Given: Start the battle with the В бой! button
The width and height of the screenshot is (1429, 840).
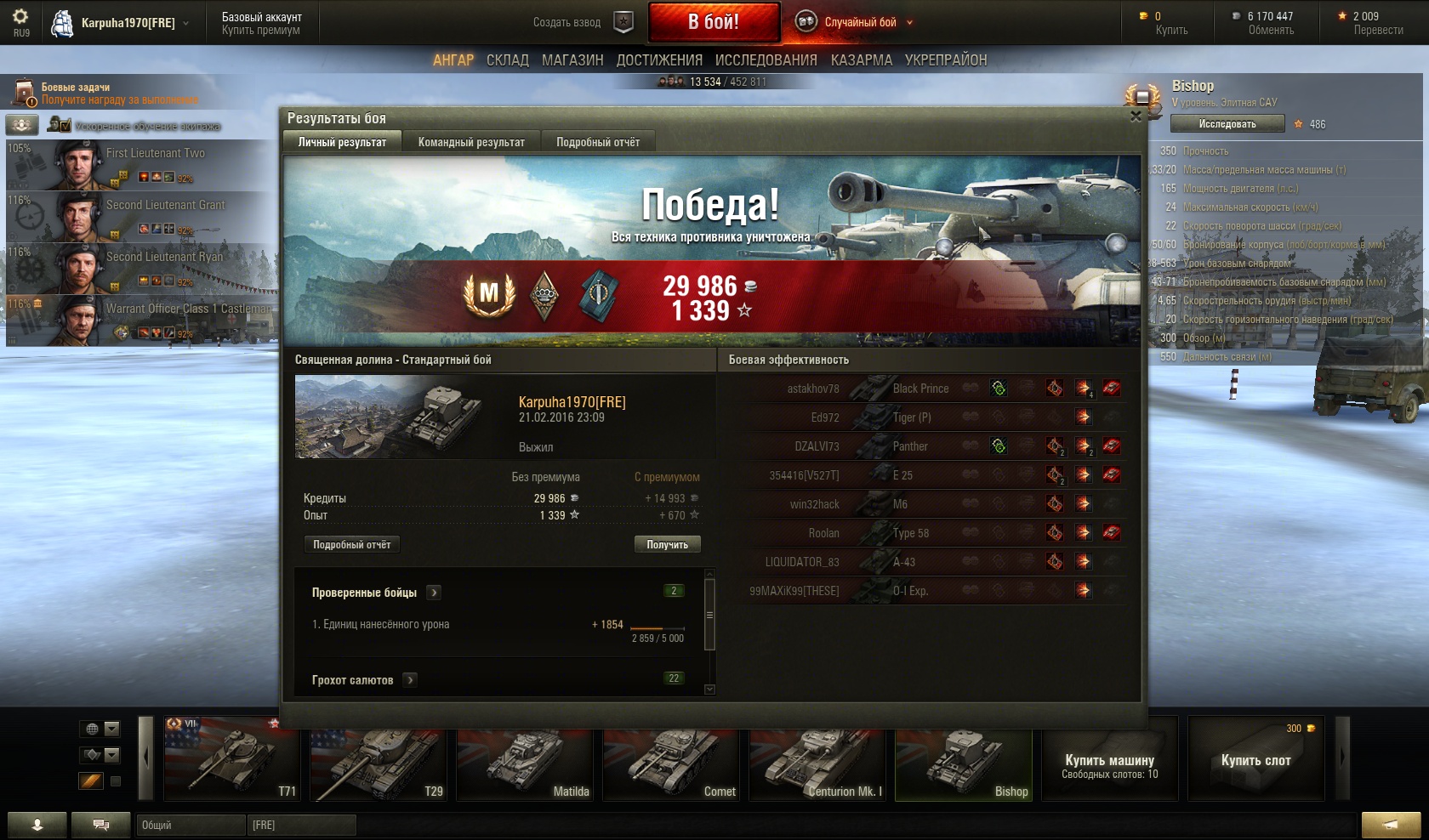Looking at the screenshot, I should pos(714,22).
